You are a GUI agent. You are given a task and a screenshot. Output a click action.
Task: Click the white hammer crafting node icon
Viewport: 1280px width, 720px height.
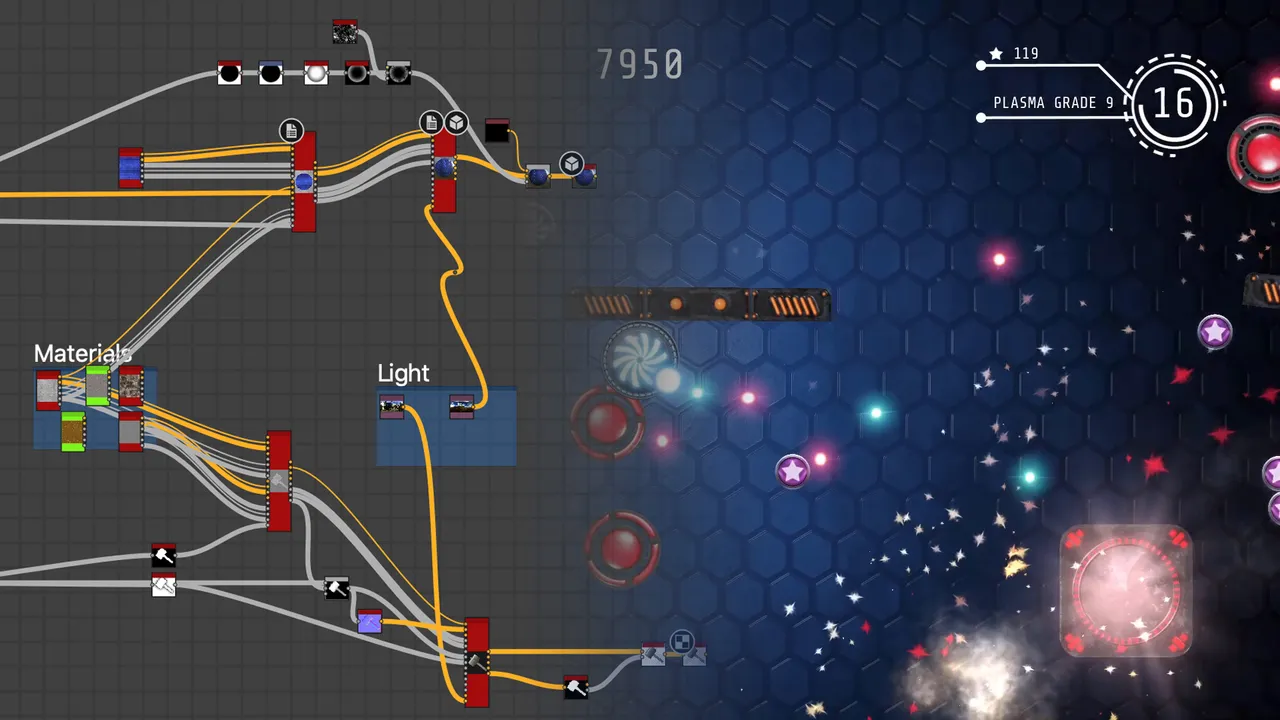(x=163, y=586)
